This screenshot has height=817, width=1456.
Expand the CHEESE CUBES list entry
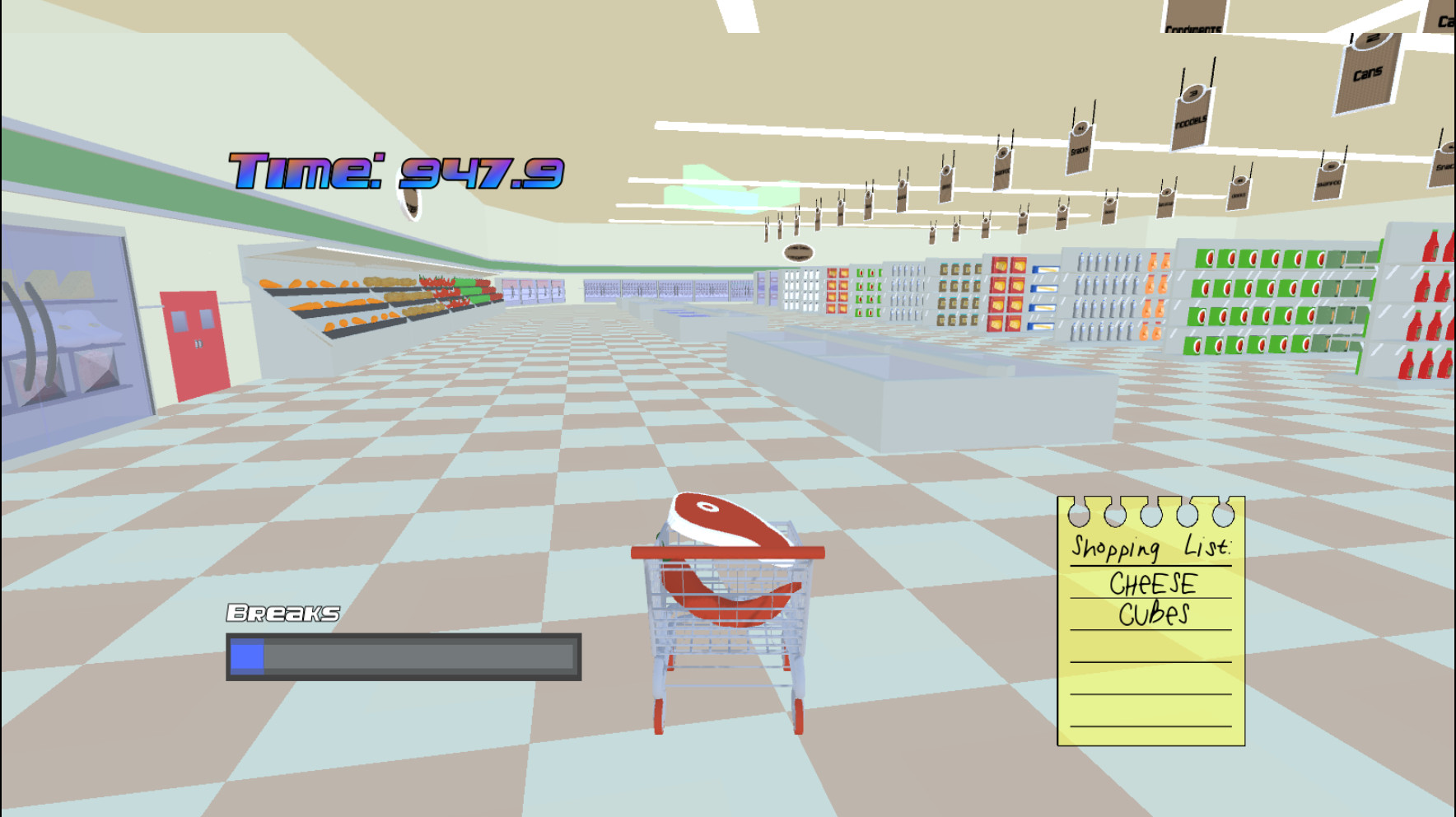coord(1153,597)
